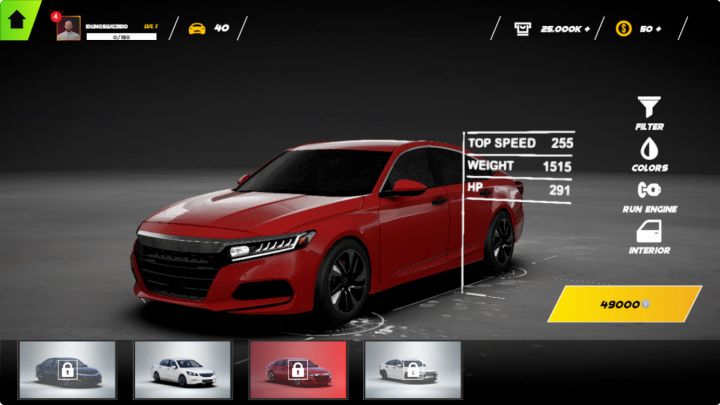Open the Filter option

point(650,110)
